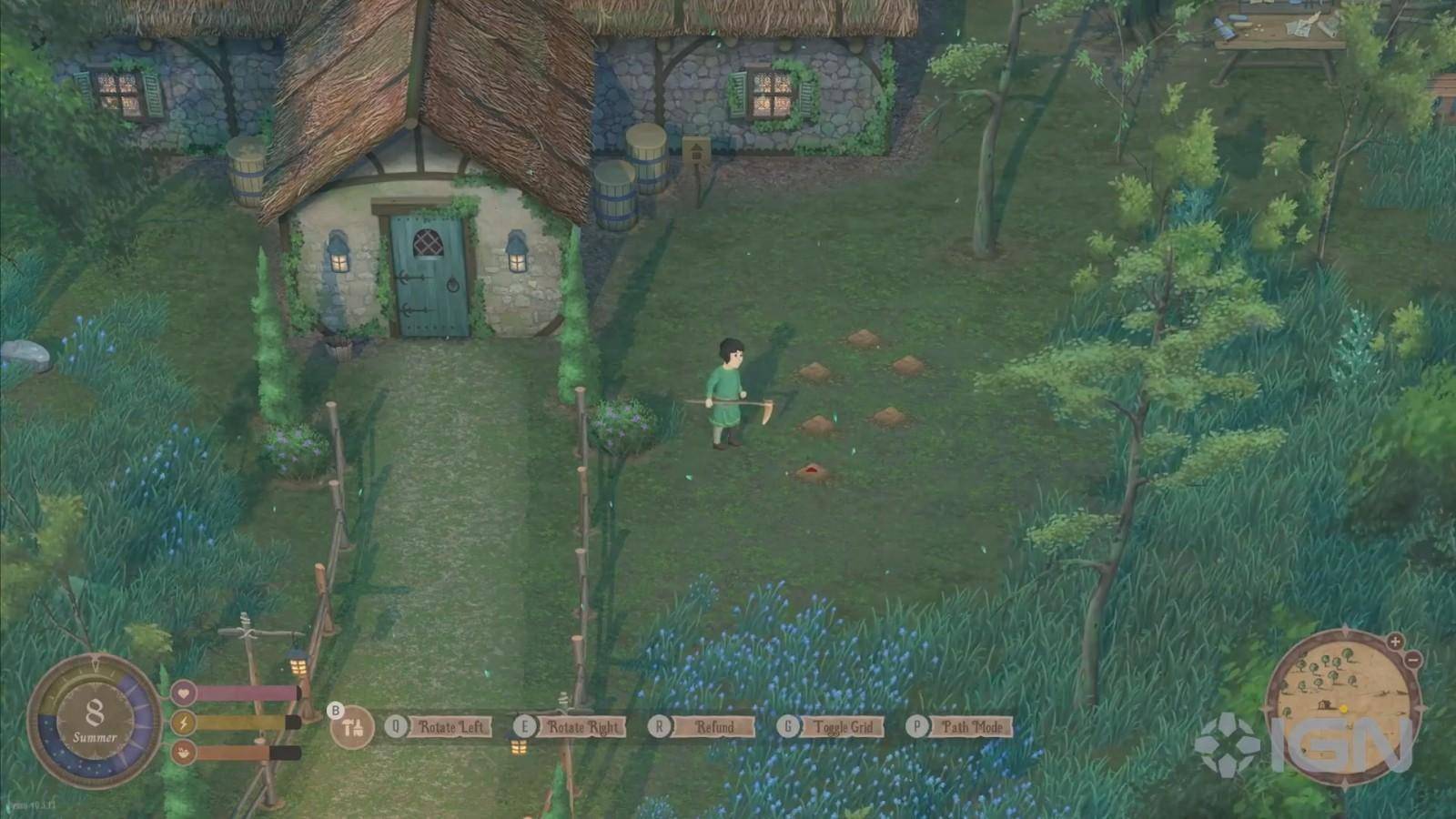Zoom out on the minimap with minus icon

click(x=1413, y=660)
